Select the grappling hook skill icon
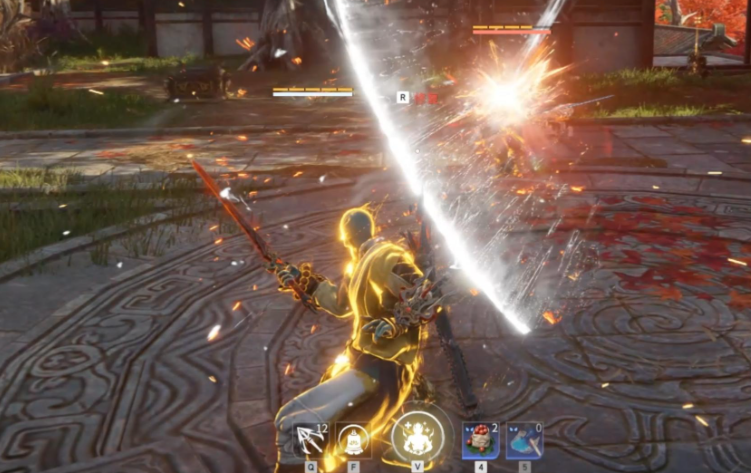Image resolution: width=751 pixels, height=473 pixels. pyautogui.click(x=304, y=440)
